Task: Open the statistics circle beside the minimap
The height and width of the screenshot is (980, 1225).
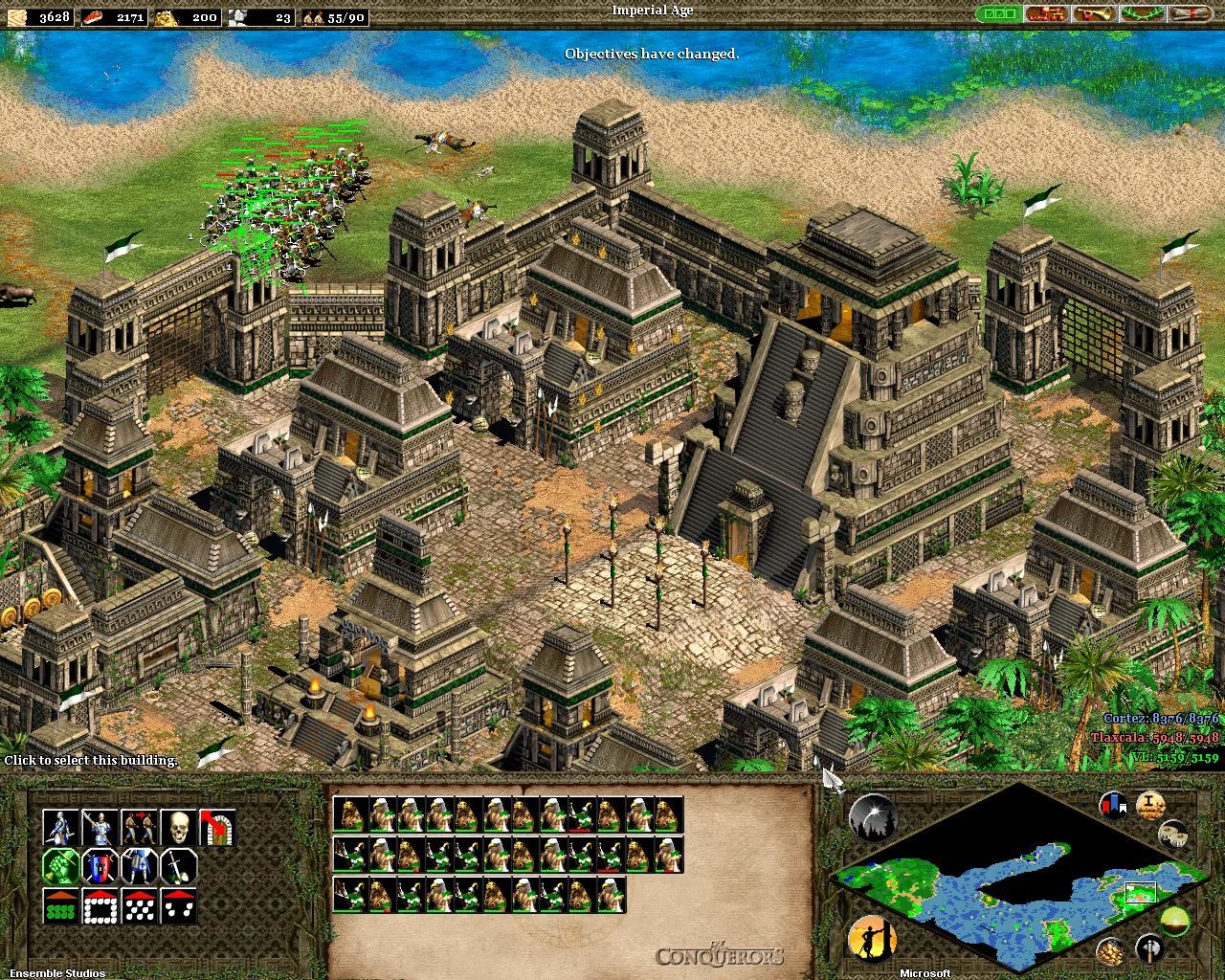Action: point(874,814)
